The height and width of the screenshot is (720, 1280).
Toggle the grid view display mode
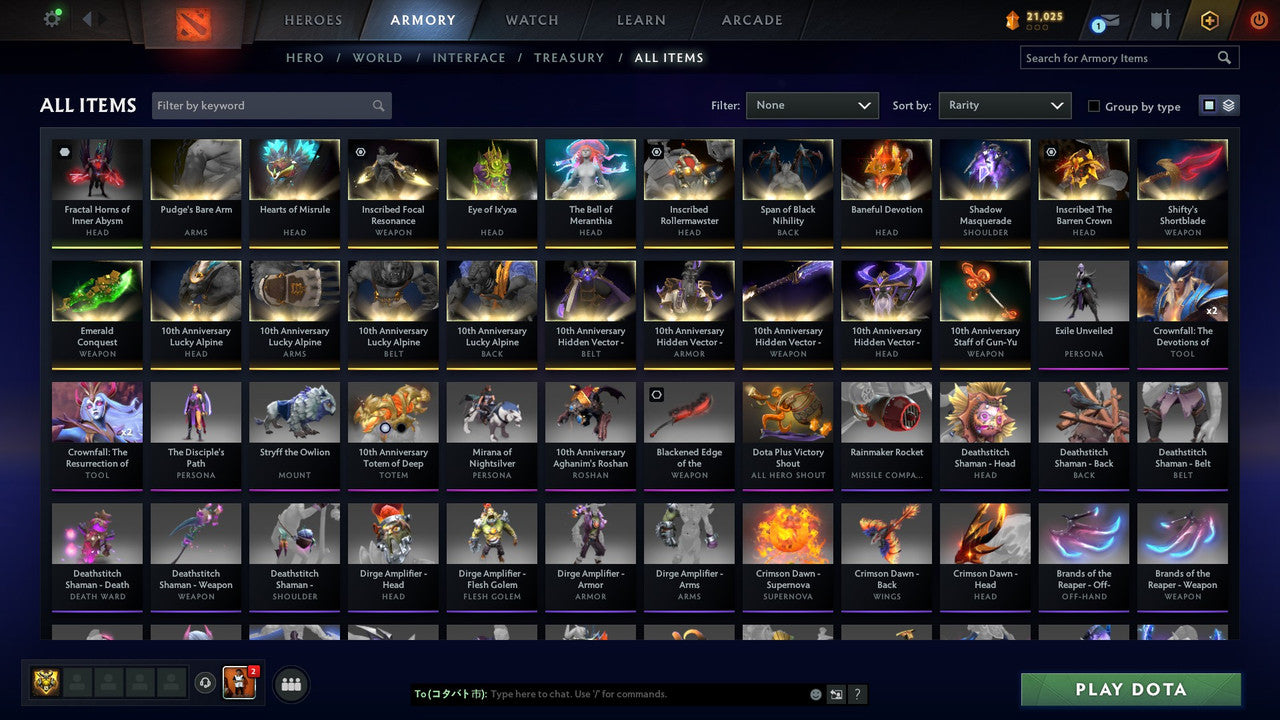click(x=1210, y=104)
